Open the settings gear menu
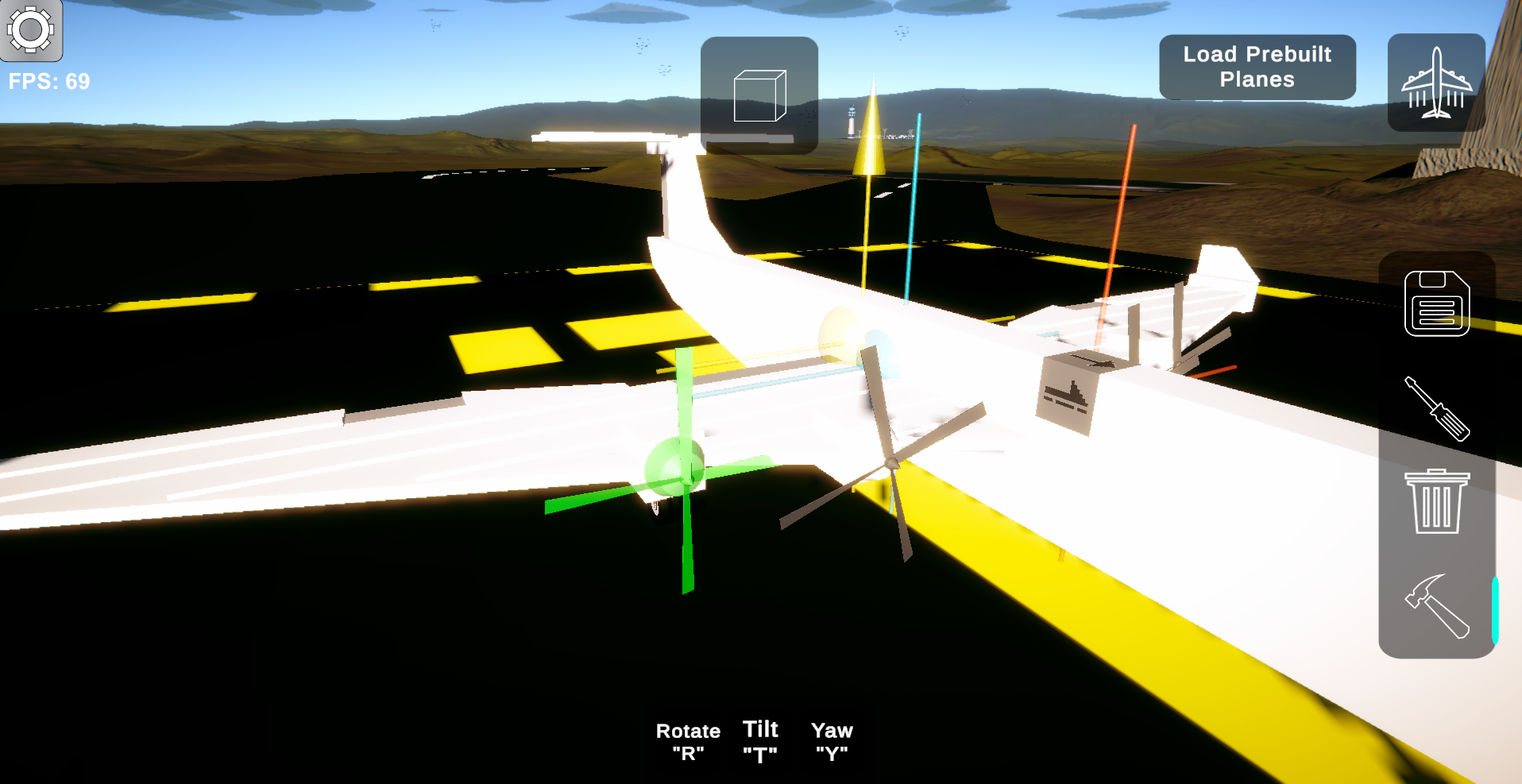This screenshot has height=784, width=1522. 30,30
